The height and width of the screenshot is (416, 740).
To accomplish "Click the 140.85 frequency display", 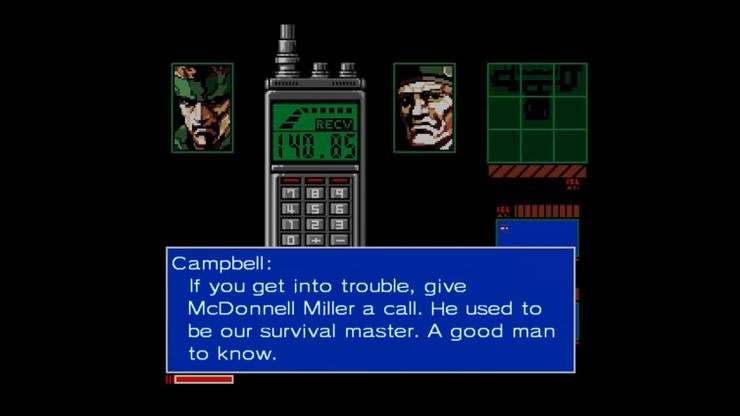I will (314, 147).
